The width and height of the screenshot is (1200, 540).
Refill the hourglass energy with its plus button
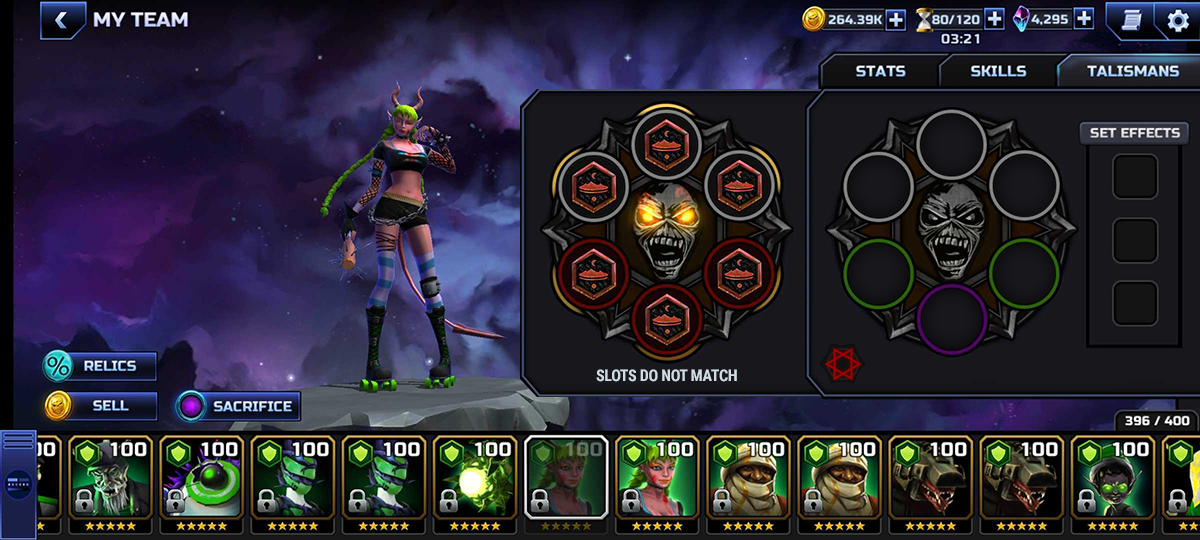point(994,19)
